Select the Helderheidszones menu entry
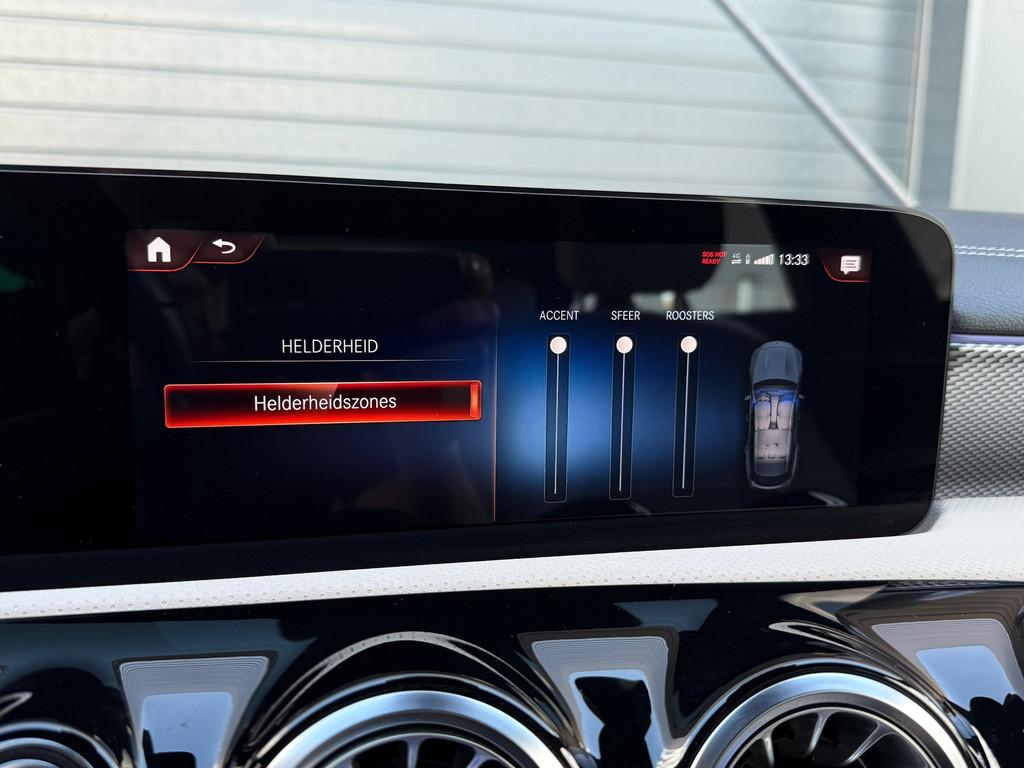1024x768 pixels. point(323,403)
